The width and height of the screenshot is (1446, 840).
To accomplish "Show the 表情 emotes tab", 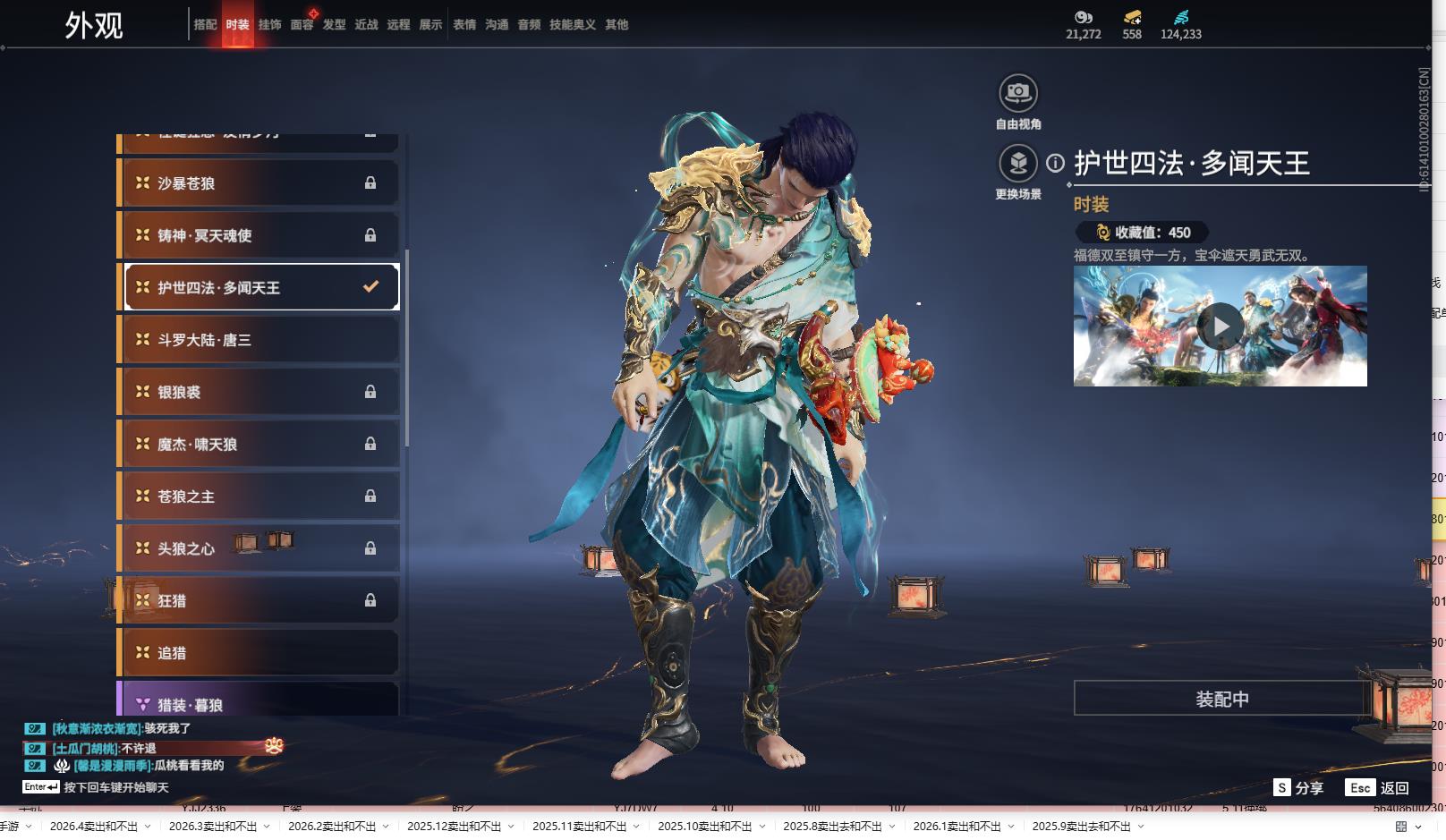I will pos(464,25).
